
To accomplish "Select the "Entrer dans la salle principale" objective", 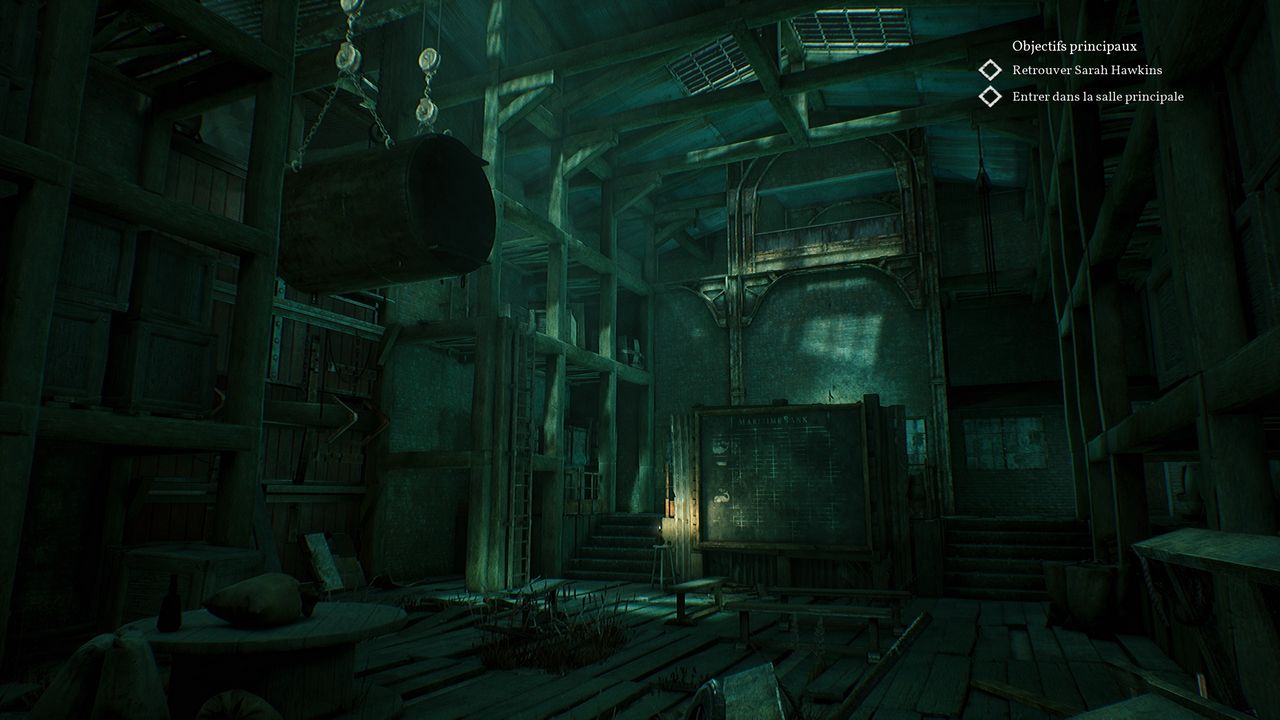I will click(1097, 97).
